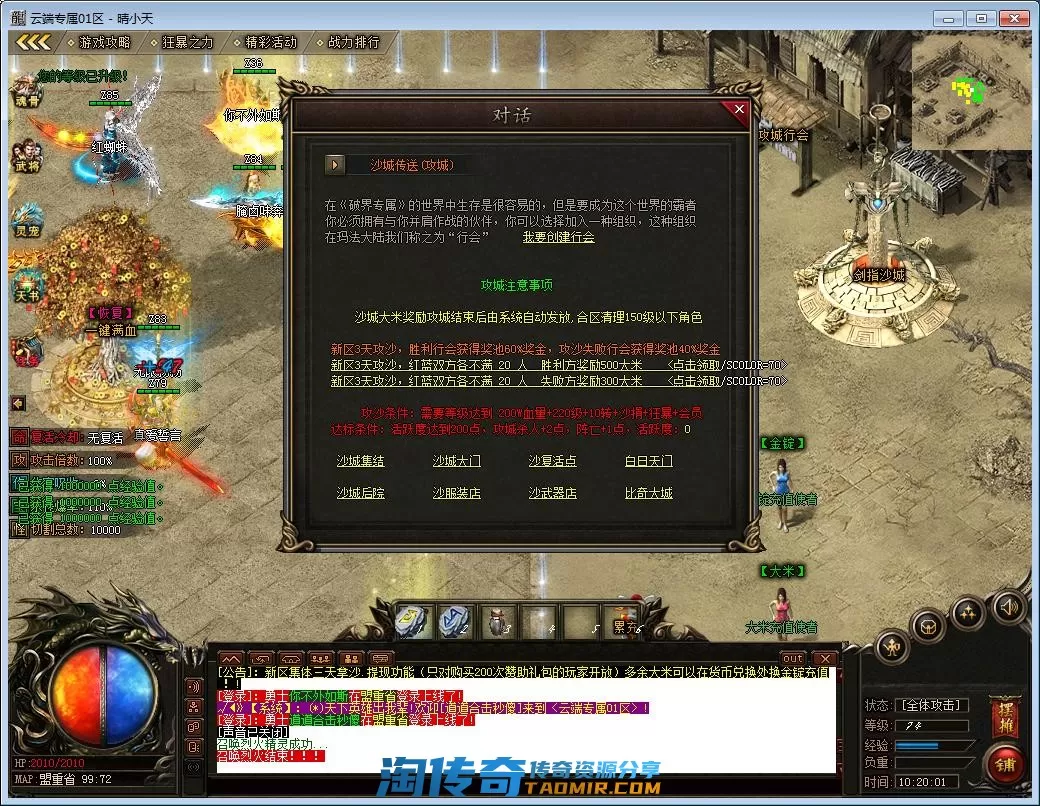Open the 沙服装店 link
This screenshot has height=806, width=1040.
pyautogui.click(x=456, y=494)
